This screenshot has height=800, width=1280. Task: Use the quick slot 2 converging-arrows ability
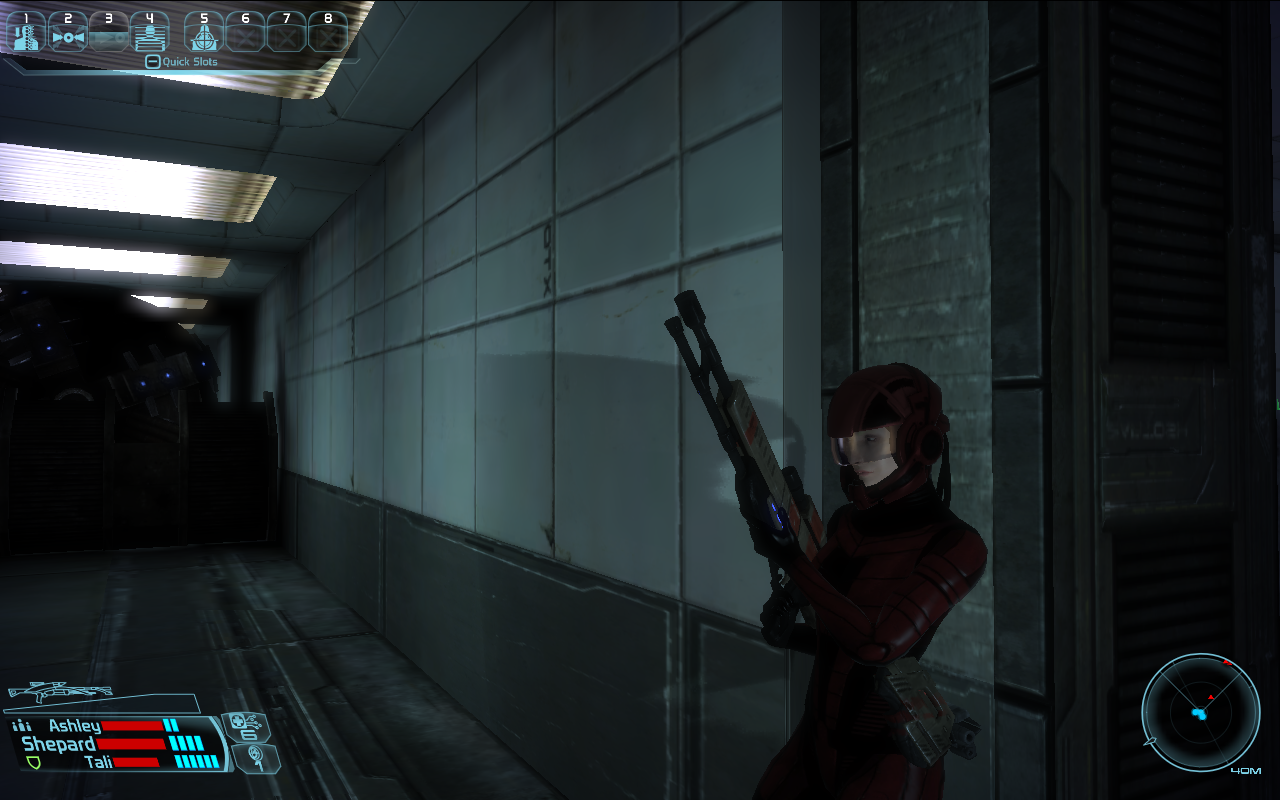68,32
